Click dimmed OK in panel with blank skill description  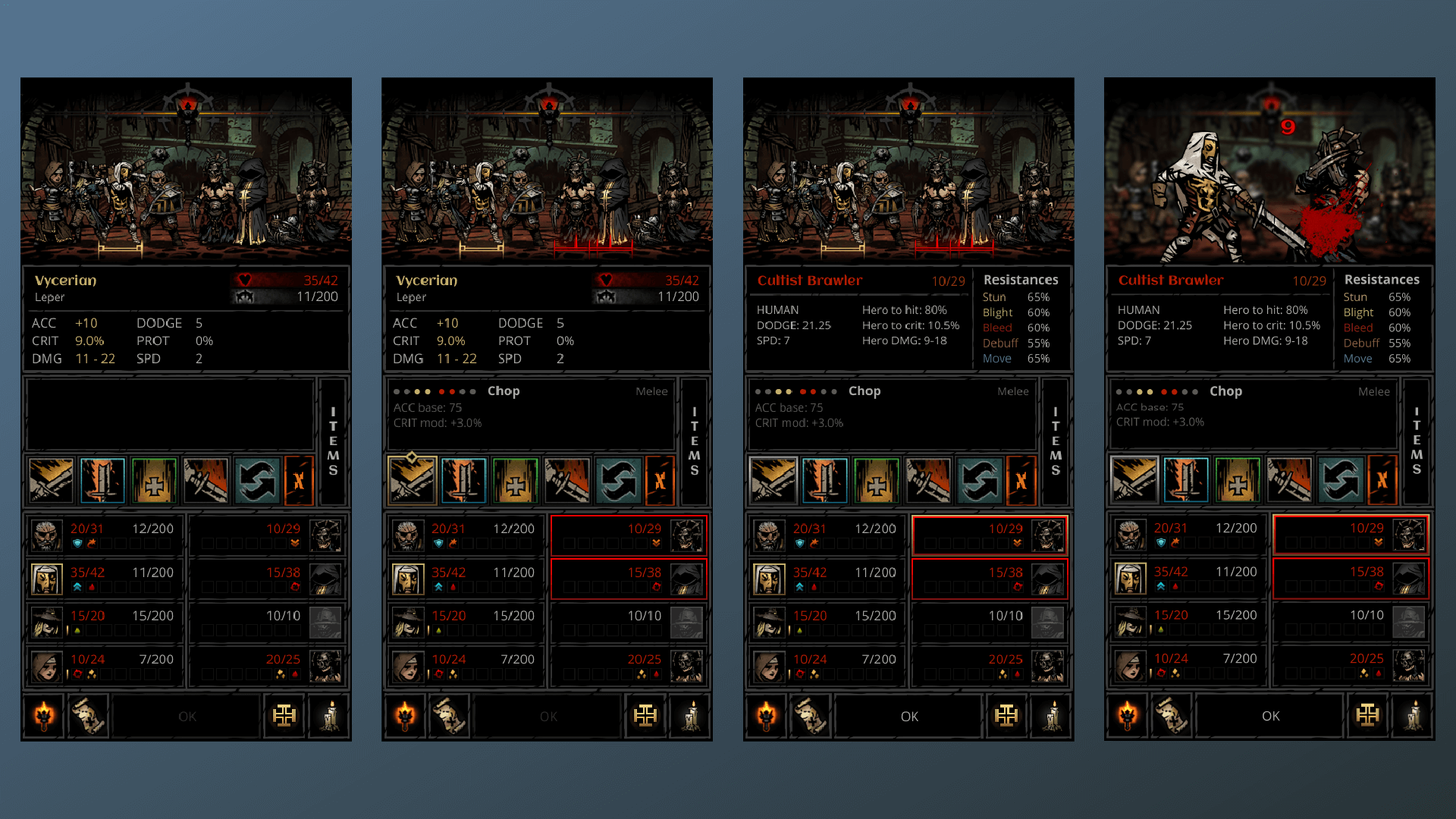(x=187, y=717)
